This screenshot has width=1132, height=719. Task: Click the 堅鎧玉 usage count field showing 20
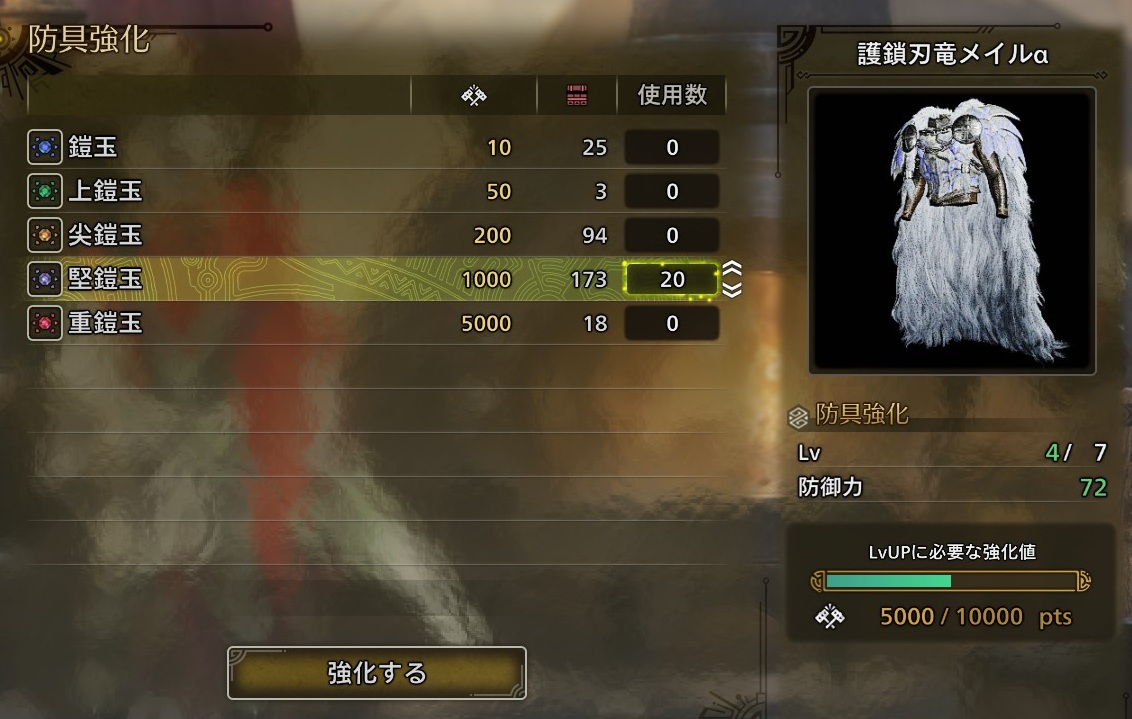click(671, 279)
